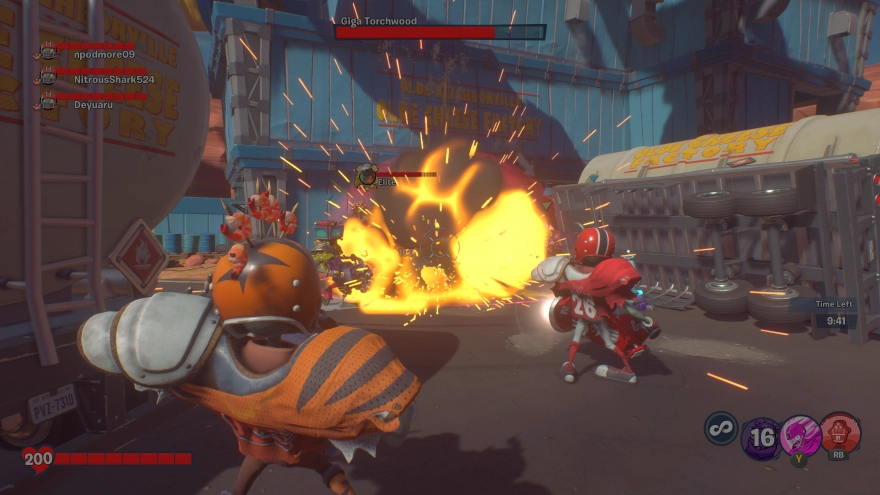Select teammate Deyuaru in the squad list
Viewport: 880px width, 495px height.
[91, 102]
